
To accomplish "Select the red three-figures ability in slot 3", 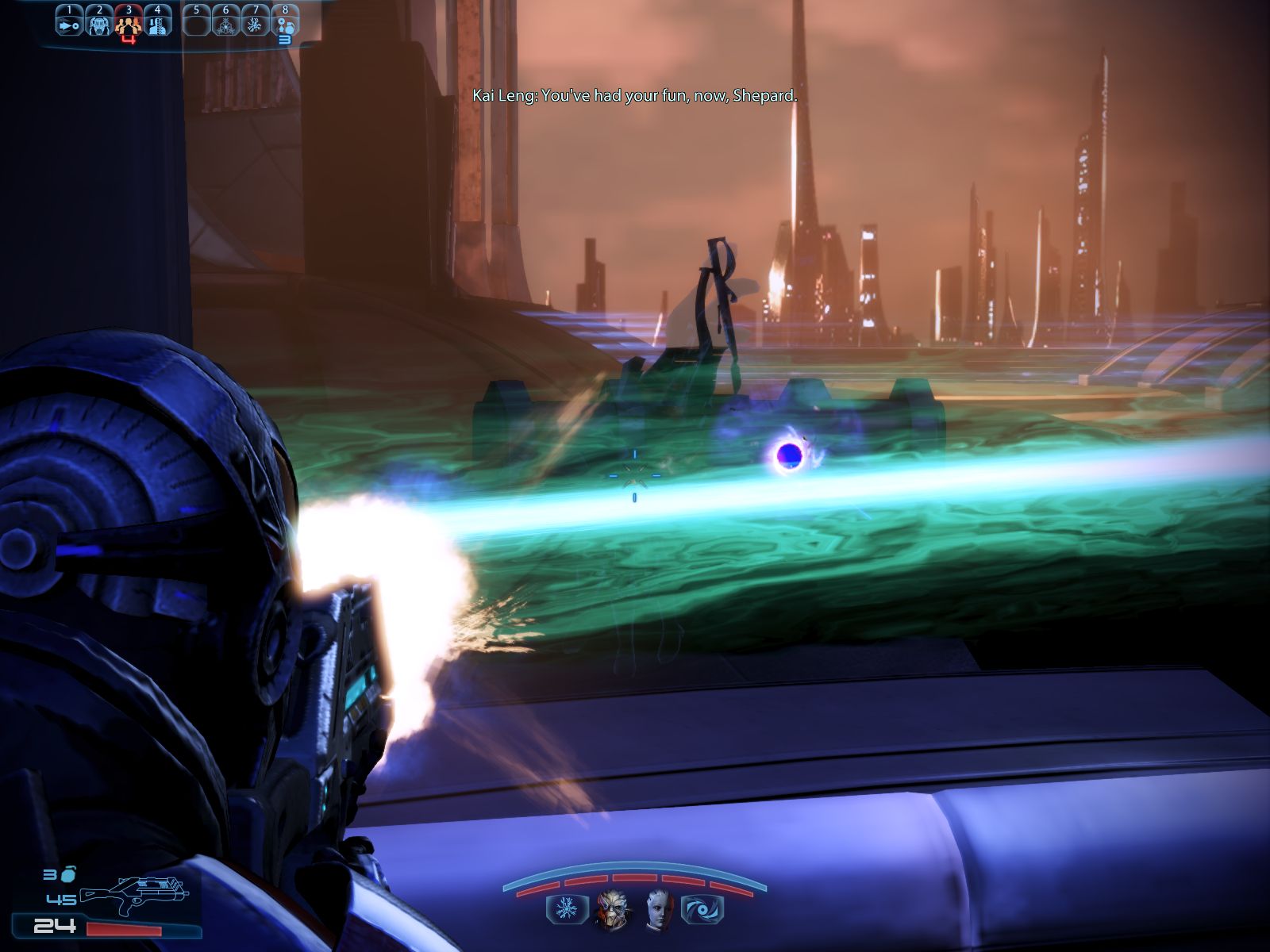I will tap(128, 25).
